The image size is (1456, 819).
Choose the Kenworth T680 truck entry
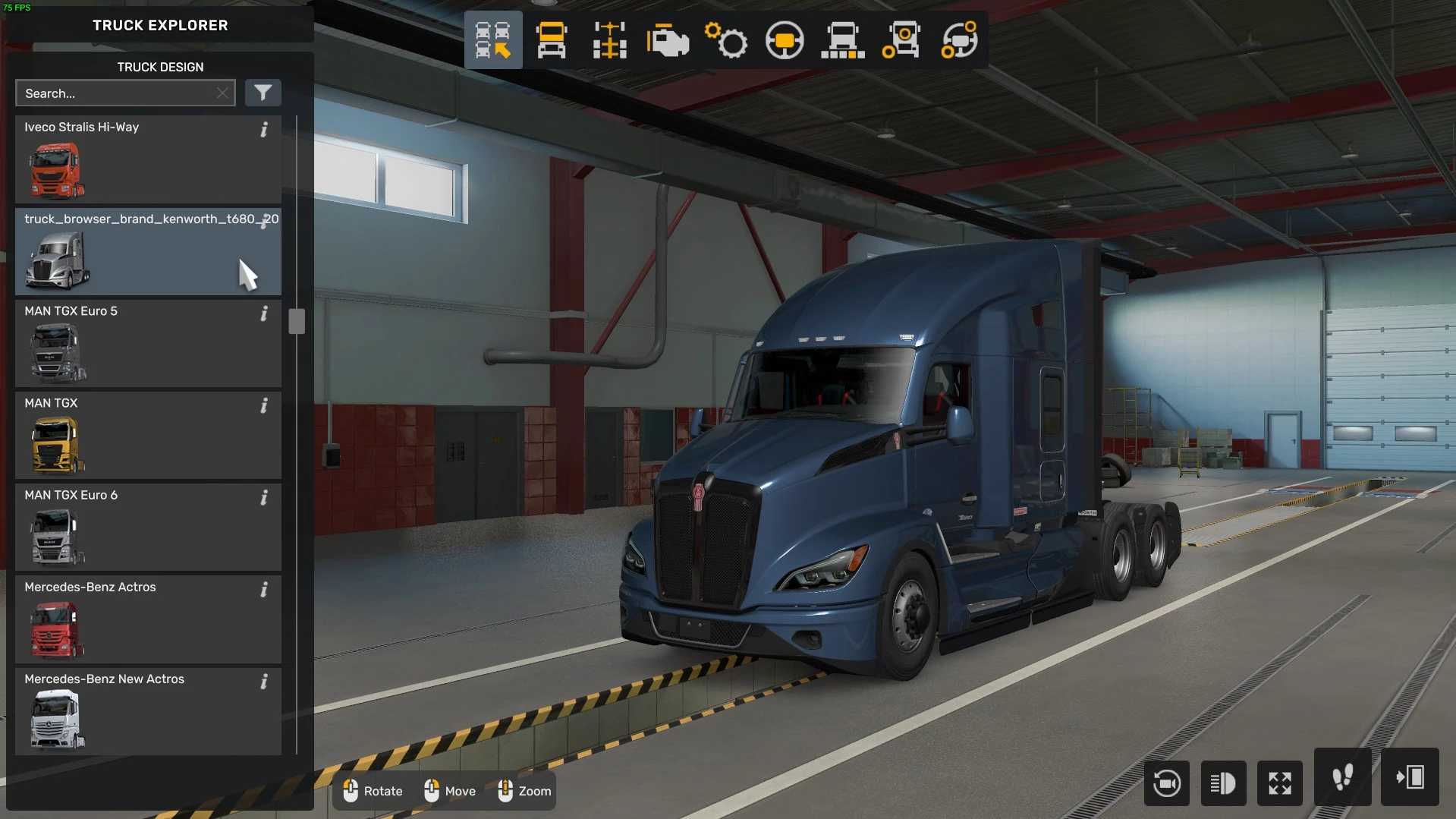(148, 251)
